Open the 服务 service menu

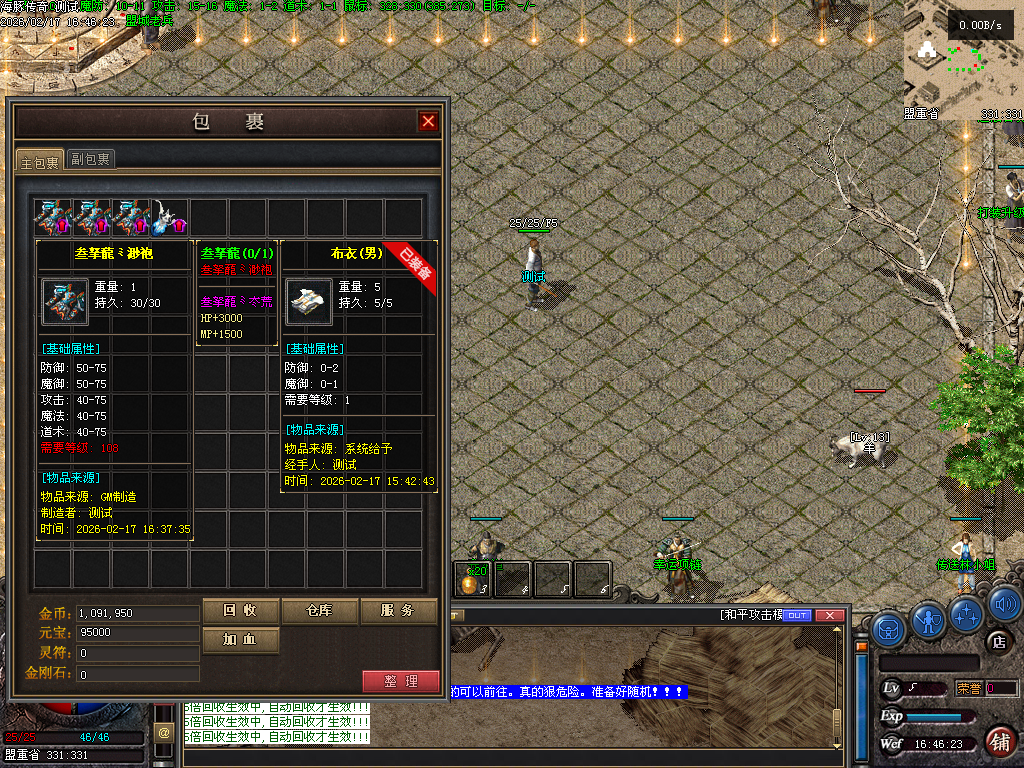click(398, 611)
